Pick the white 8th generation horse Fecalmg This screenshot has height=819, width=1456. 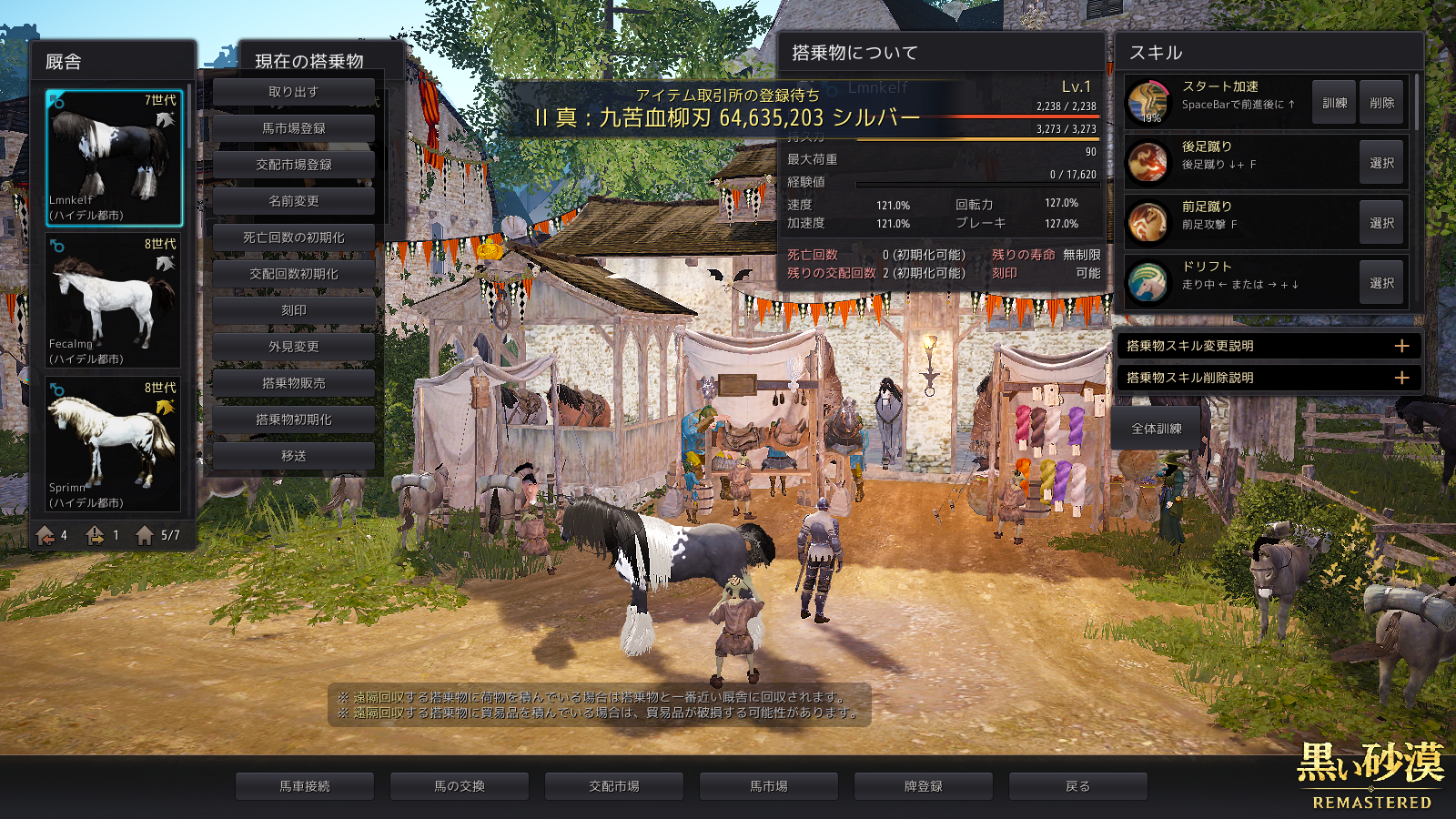(114, 300)
